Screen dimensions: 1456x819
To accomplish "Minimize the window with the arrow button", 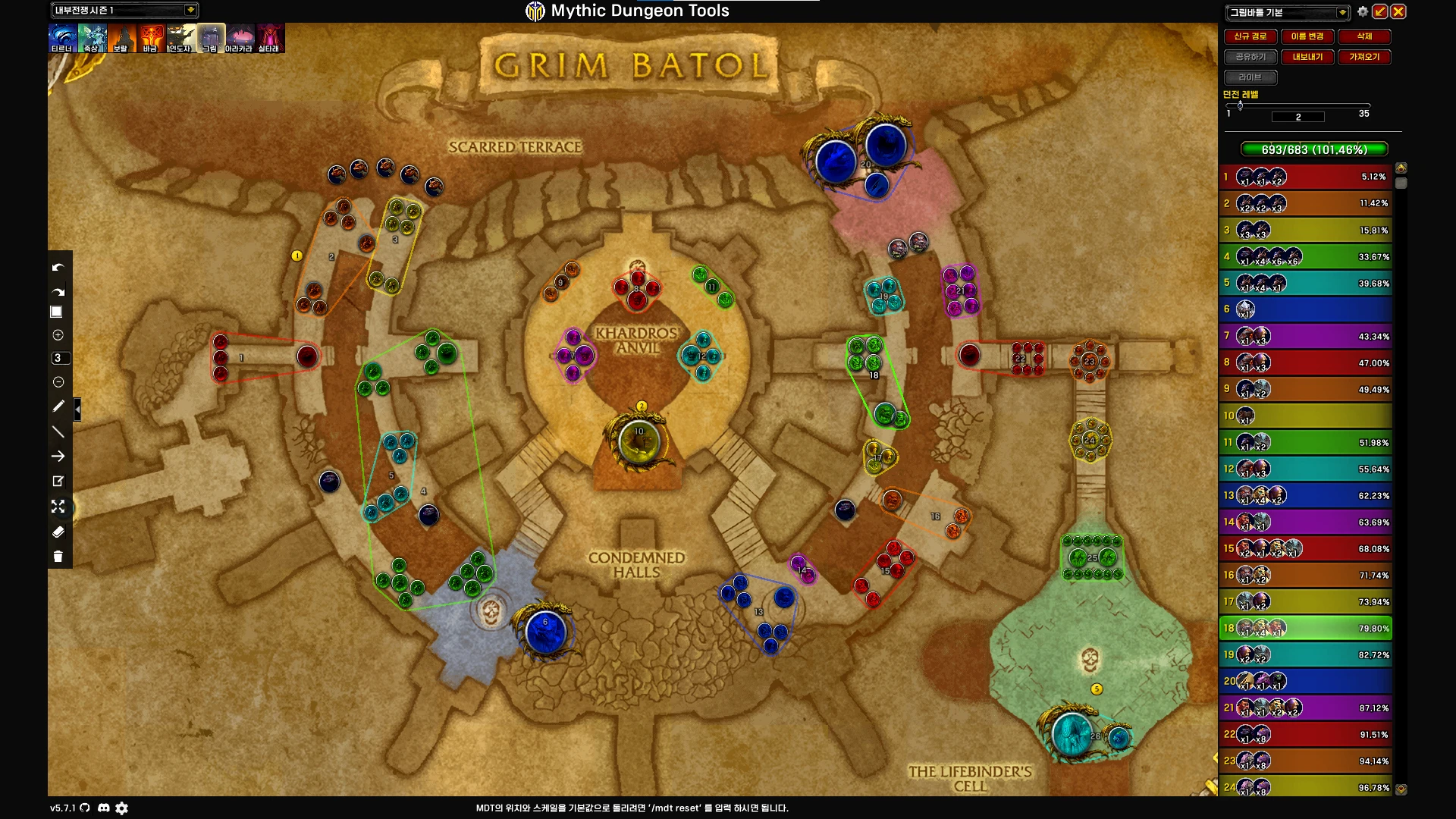I will click(x=1380, y=11).
